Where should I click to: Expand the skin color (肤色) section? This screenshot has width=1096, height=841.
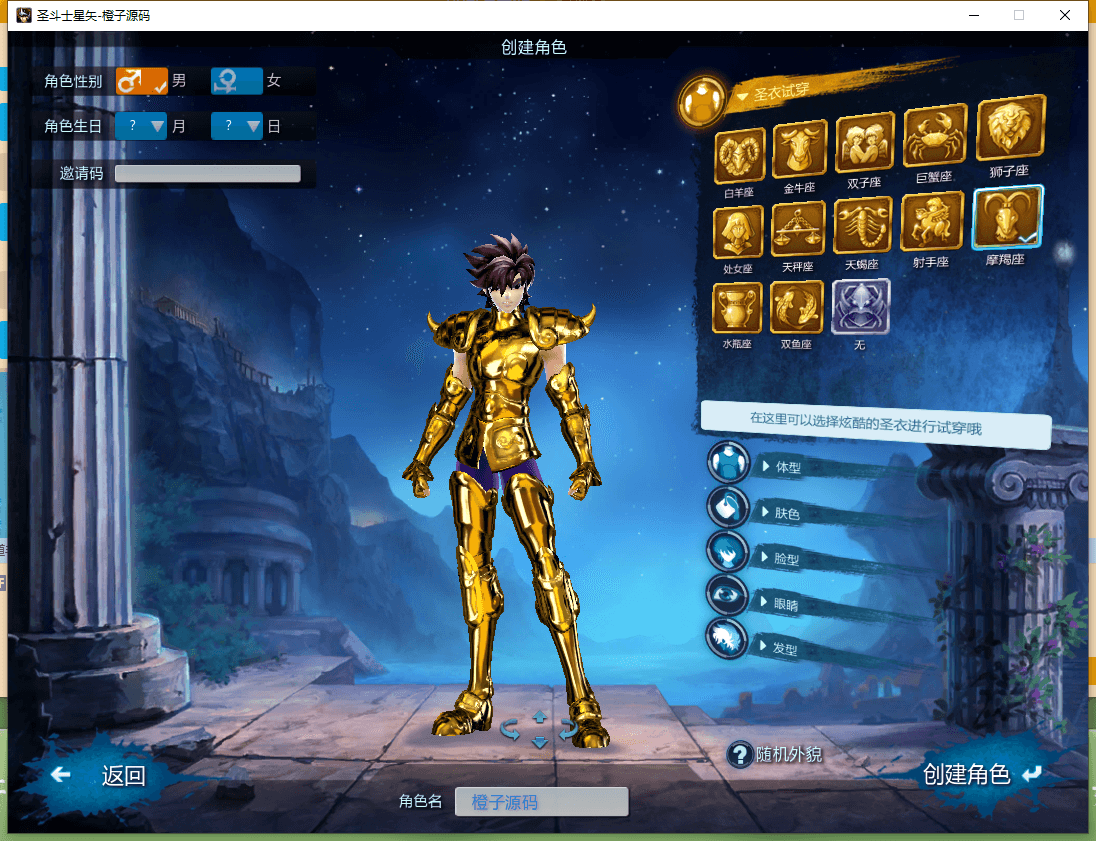tap(788, 513)
